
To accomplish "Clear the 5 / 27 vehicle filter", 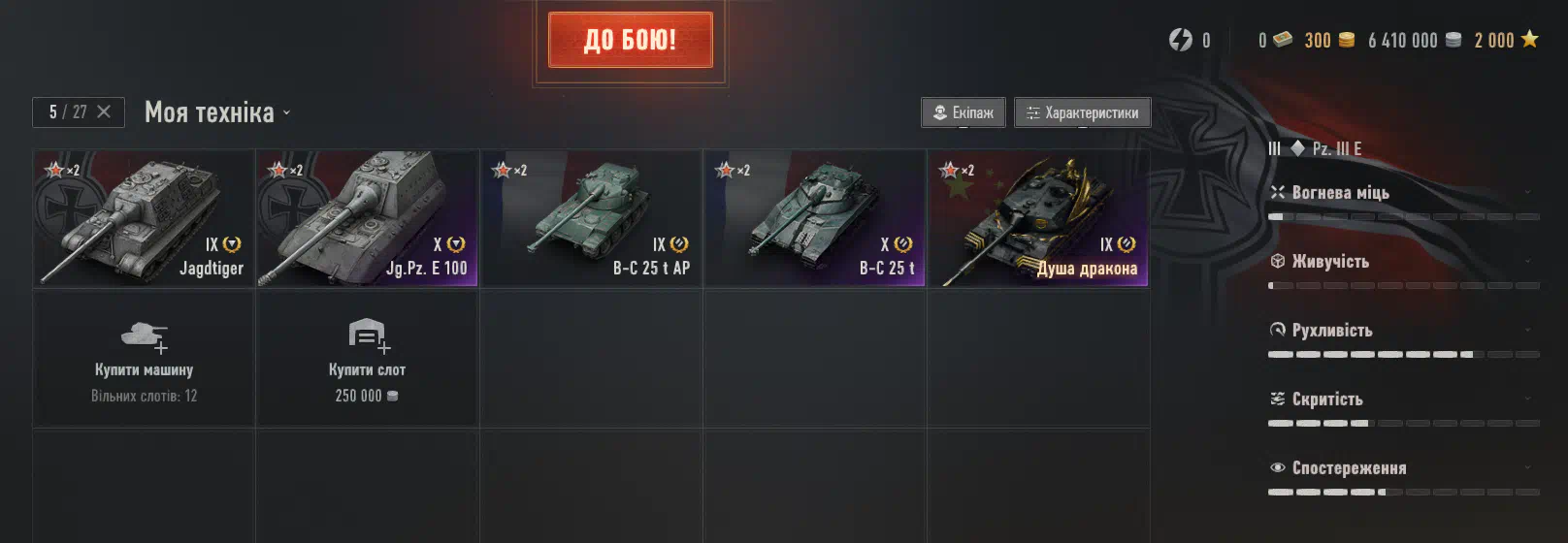I will (104, 112).
